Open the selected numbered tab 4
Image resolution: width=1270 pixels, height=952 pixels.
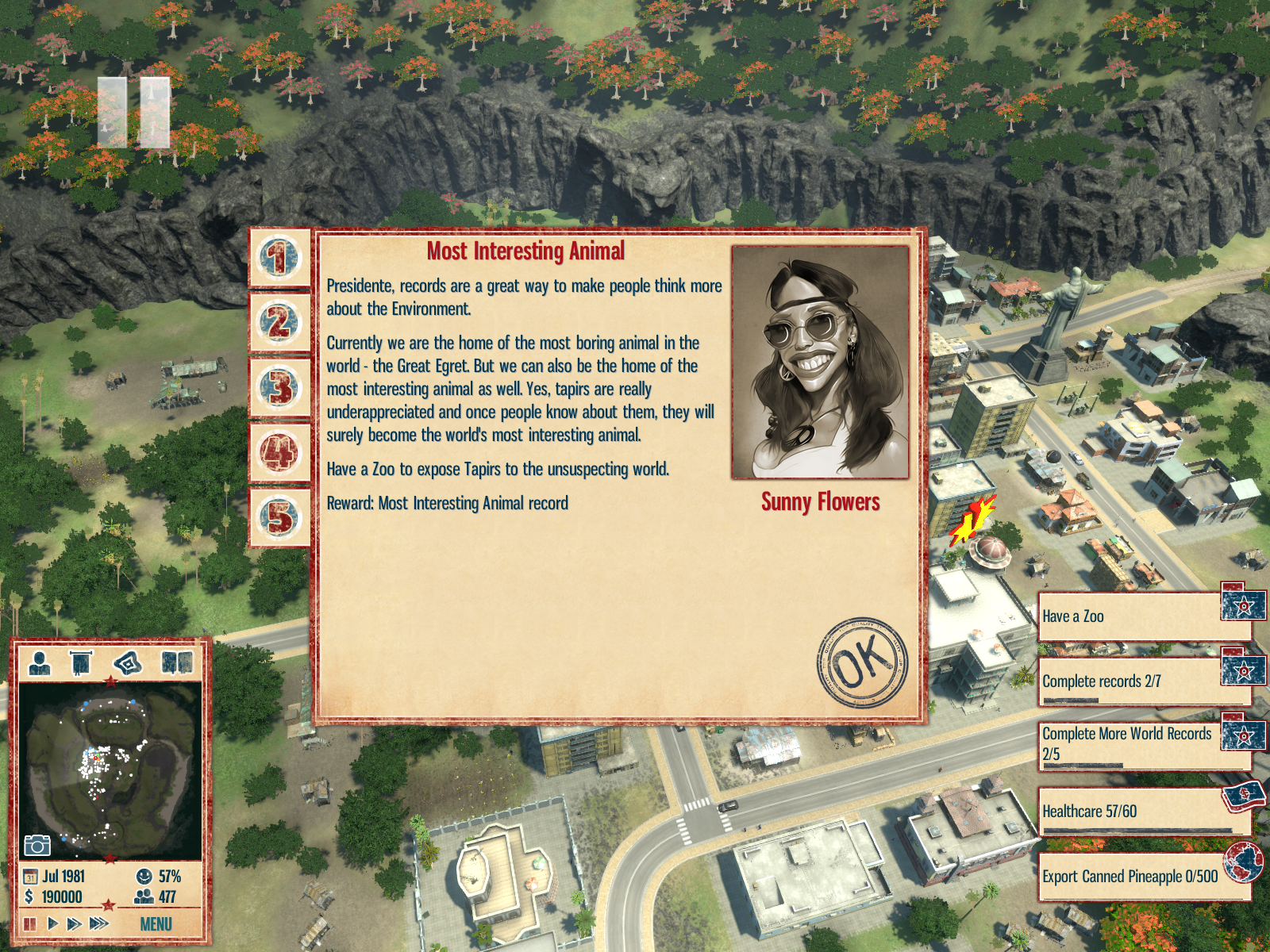(x=279, y=453)
